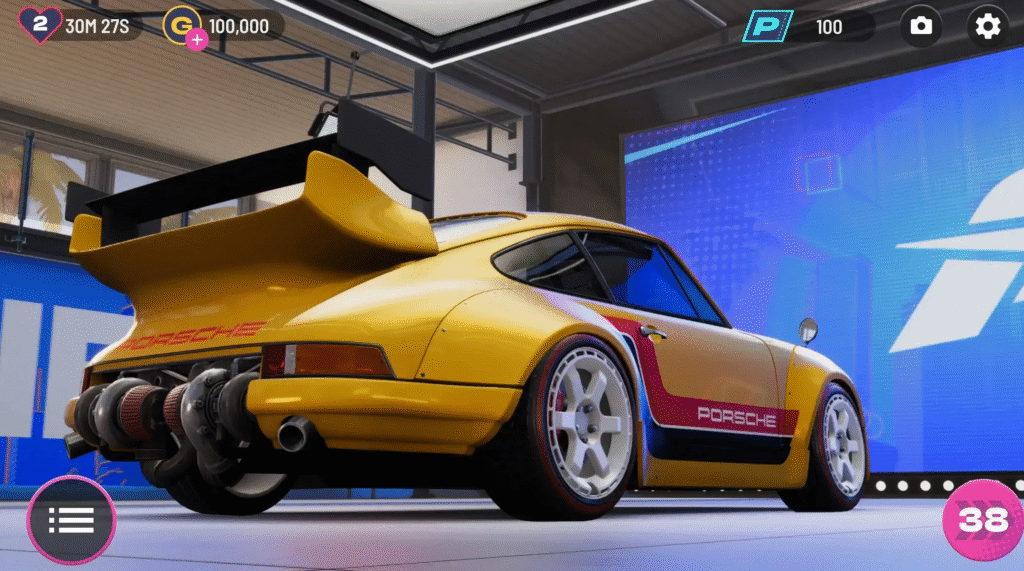
Task: Open the list menu button
Action: click(x=71, y=520)
